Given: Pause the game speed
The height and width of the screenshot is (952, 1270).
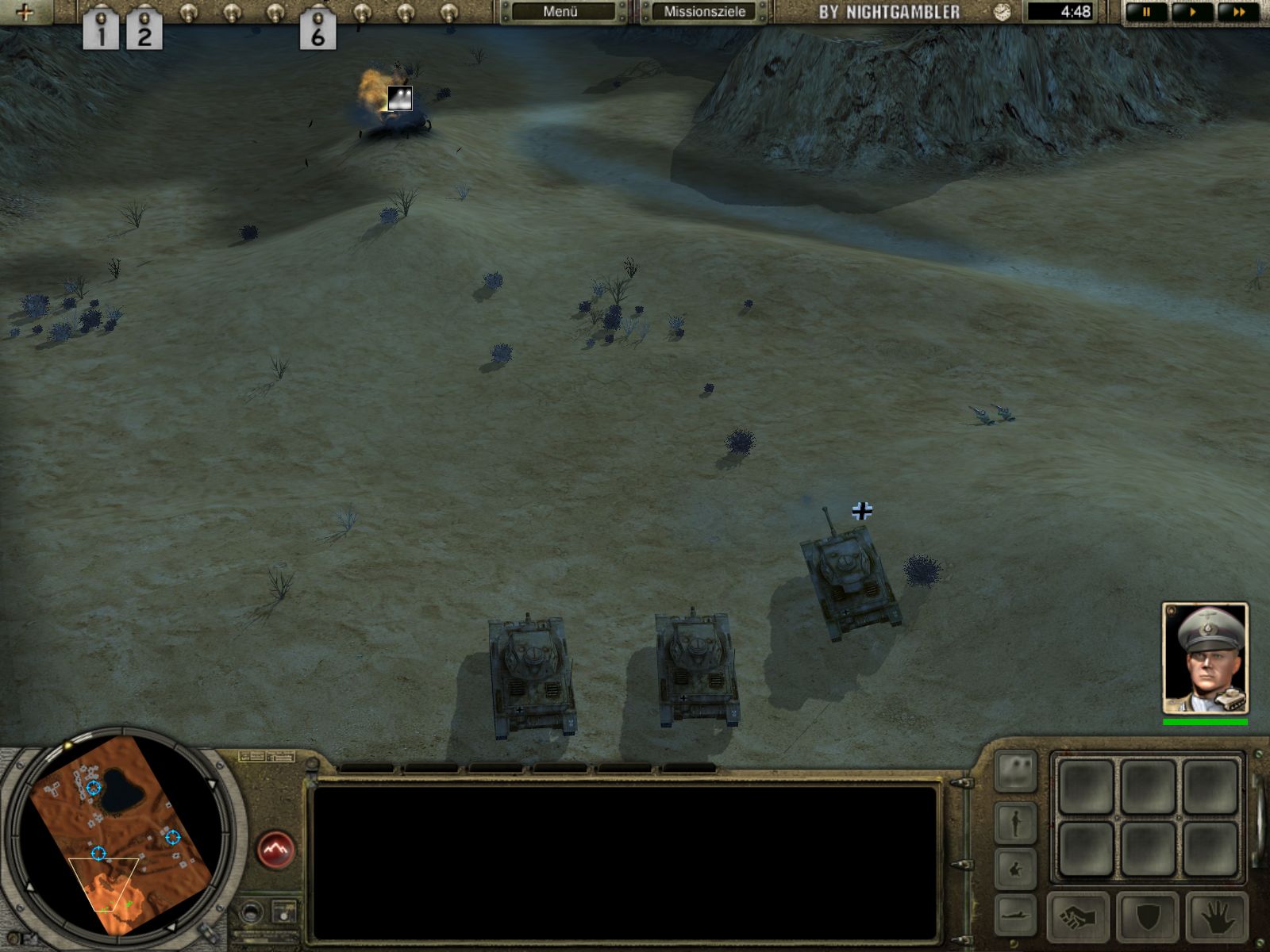Looking at the screenshot, I should (x=1147, y=12).
